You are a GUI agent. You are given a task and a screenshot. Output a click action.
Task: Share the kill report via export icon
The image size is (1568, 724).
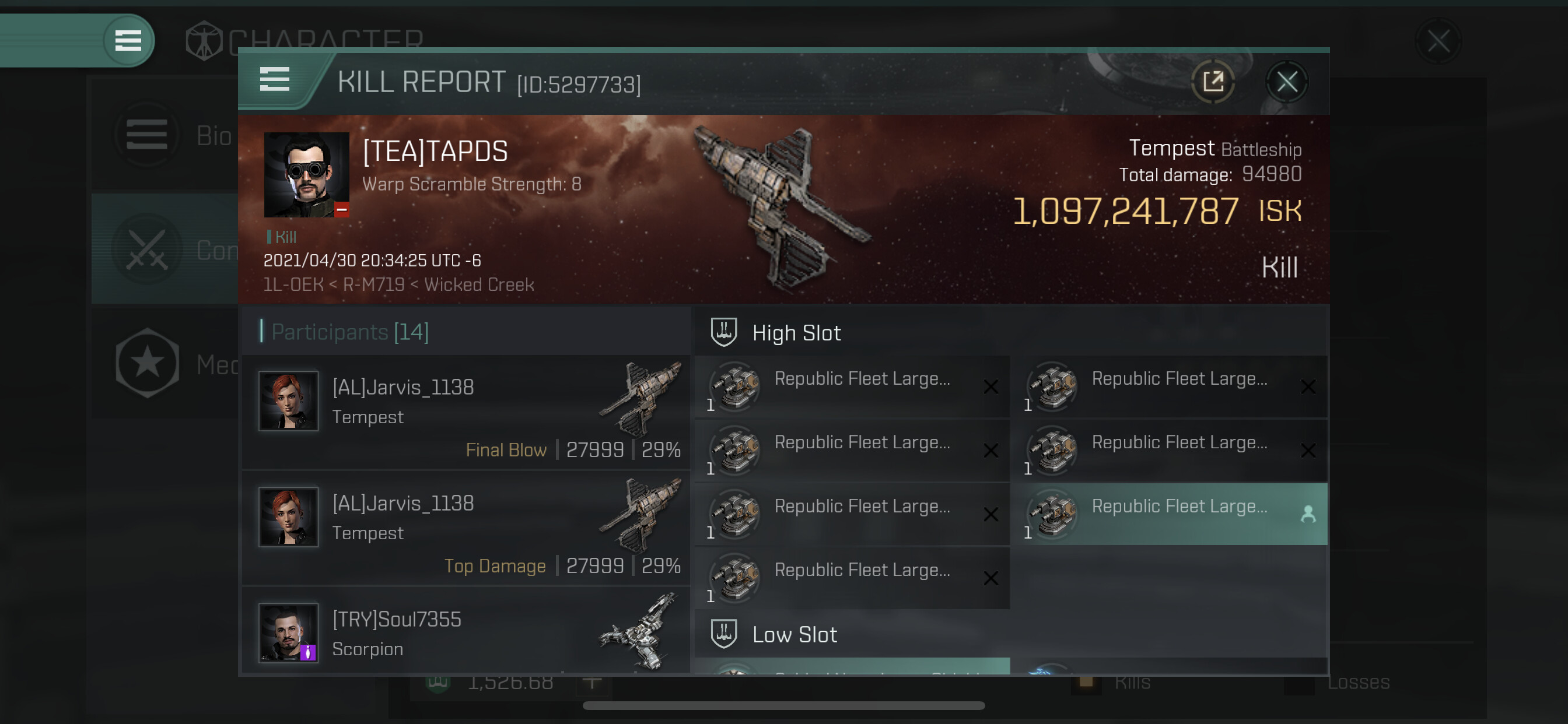pyautogui.click(x=1213, y=82)
